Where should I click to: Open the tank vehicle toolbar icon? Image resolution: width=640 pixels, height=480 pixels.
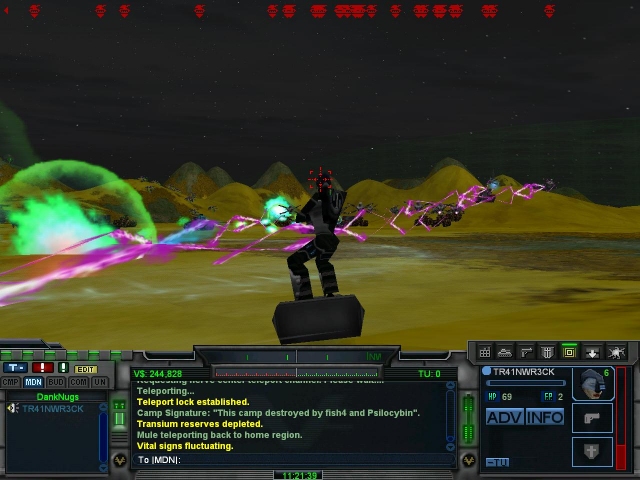tap(505, 352)
